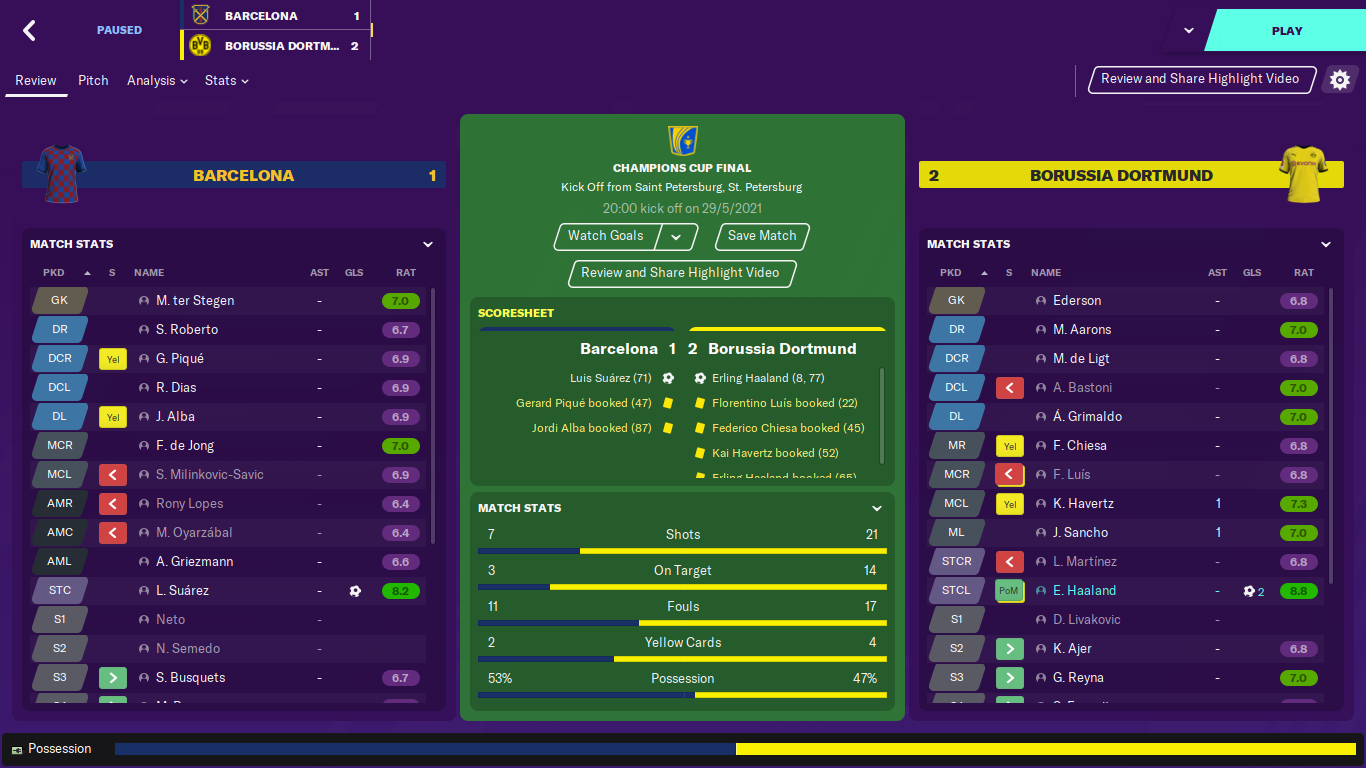Open the Stats dropdown menu
This screenshot has height=768, width=1366.
pyautogui.click(x=227, y=81)
